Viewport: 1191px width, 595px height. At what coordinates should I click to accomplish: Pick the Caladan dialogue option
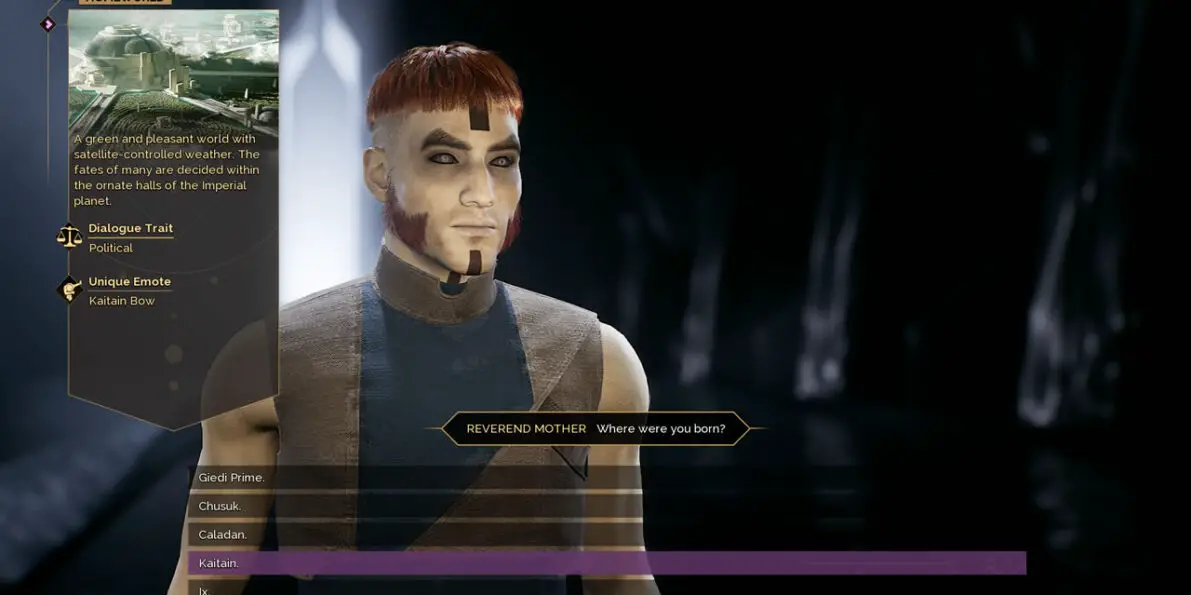(x=223, y=535)
